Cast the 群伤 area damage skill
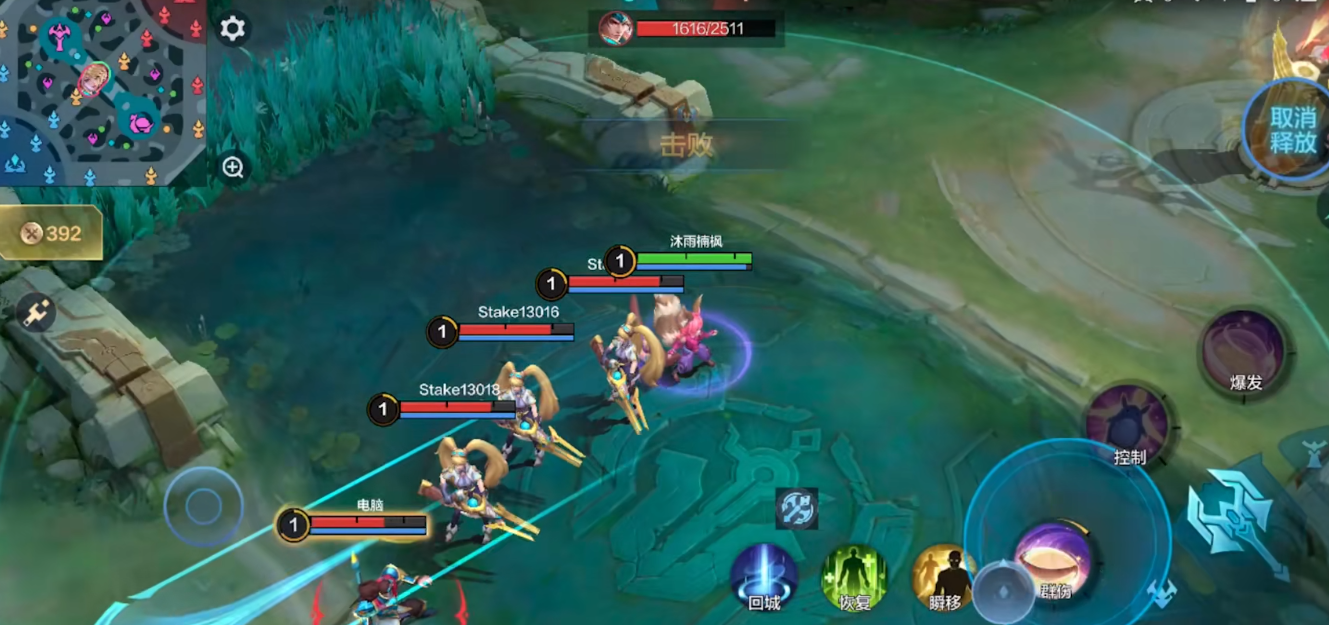 point(1053,558)
